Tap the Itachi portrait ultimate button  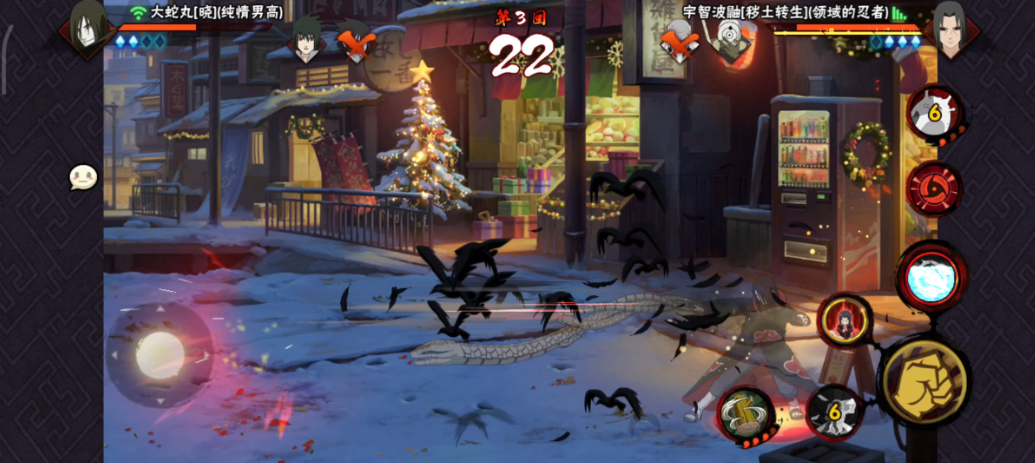[845, 320]
